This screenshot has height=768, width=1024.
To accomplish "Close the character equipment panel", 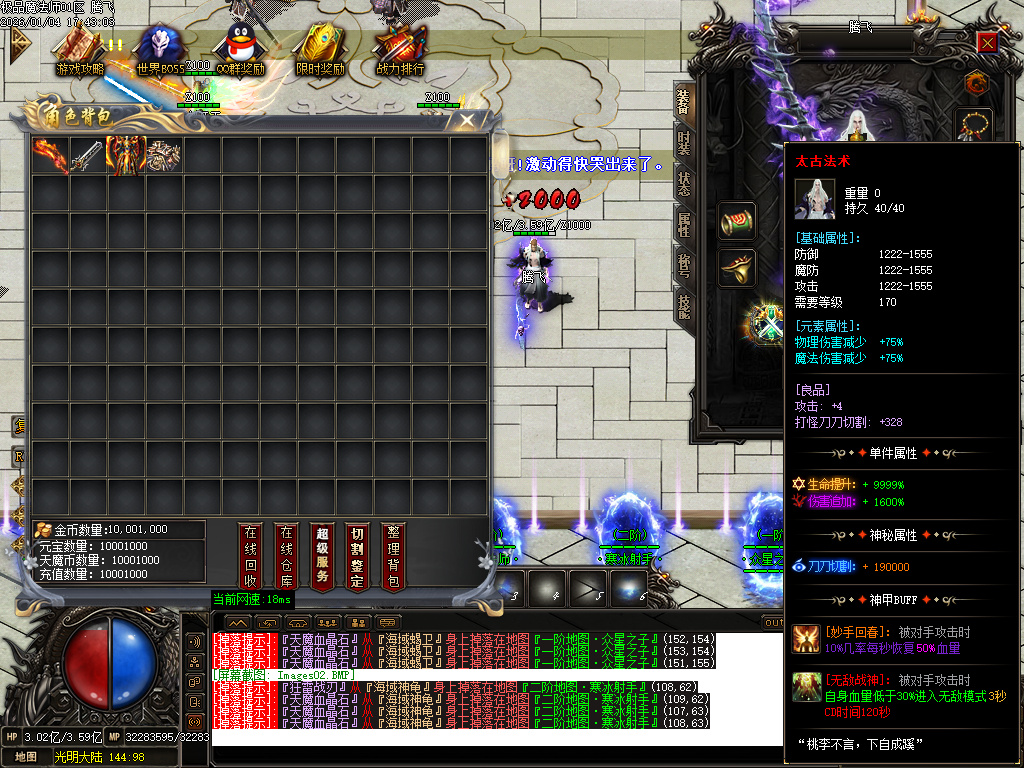I will pyautogui.click(x=987, y=43).
